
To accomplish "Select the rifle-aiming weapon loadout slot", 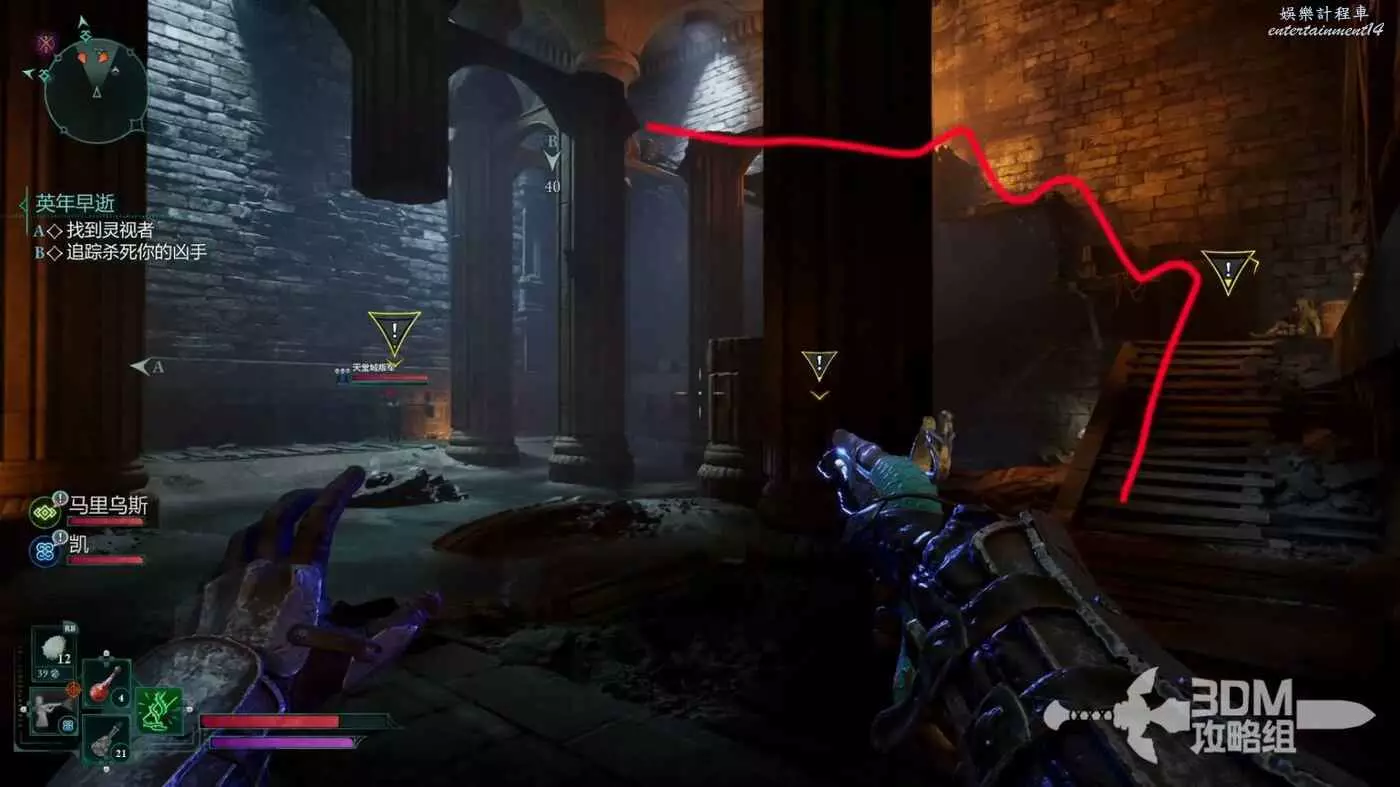I will coord(52,710).
